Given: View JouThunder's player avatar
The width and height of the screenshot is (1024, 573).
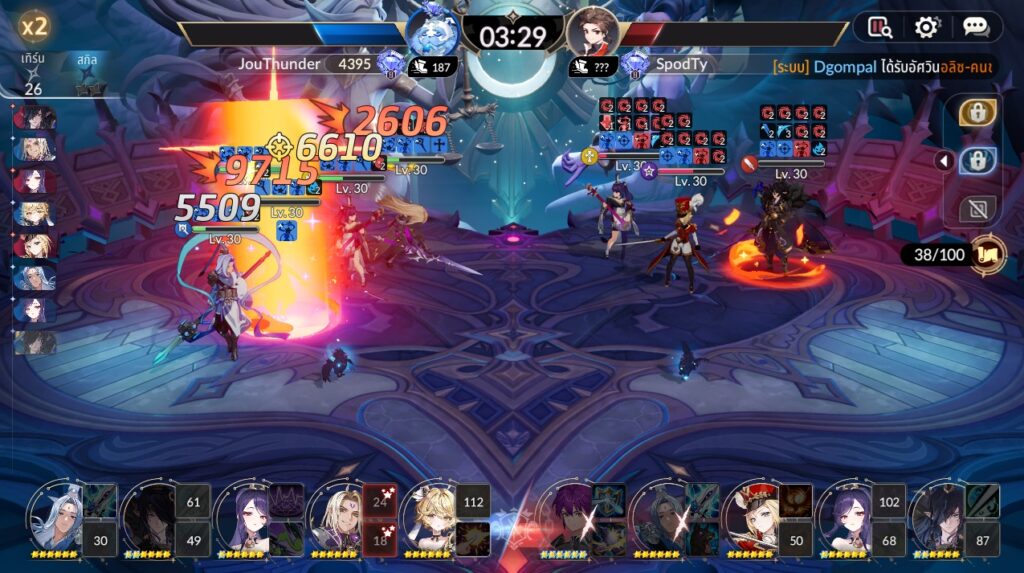Looking at the screenshot, I should 432,34.
